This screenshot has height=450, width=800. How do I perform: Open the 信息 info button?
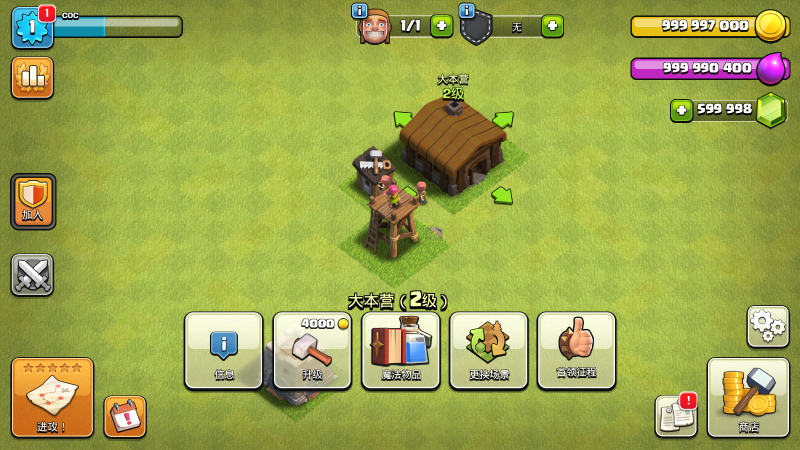pyautogui.click(x=224, y=350)
